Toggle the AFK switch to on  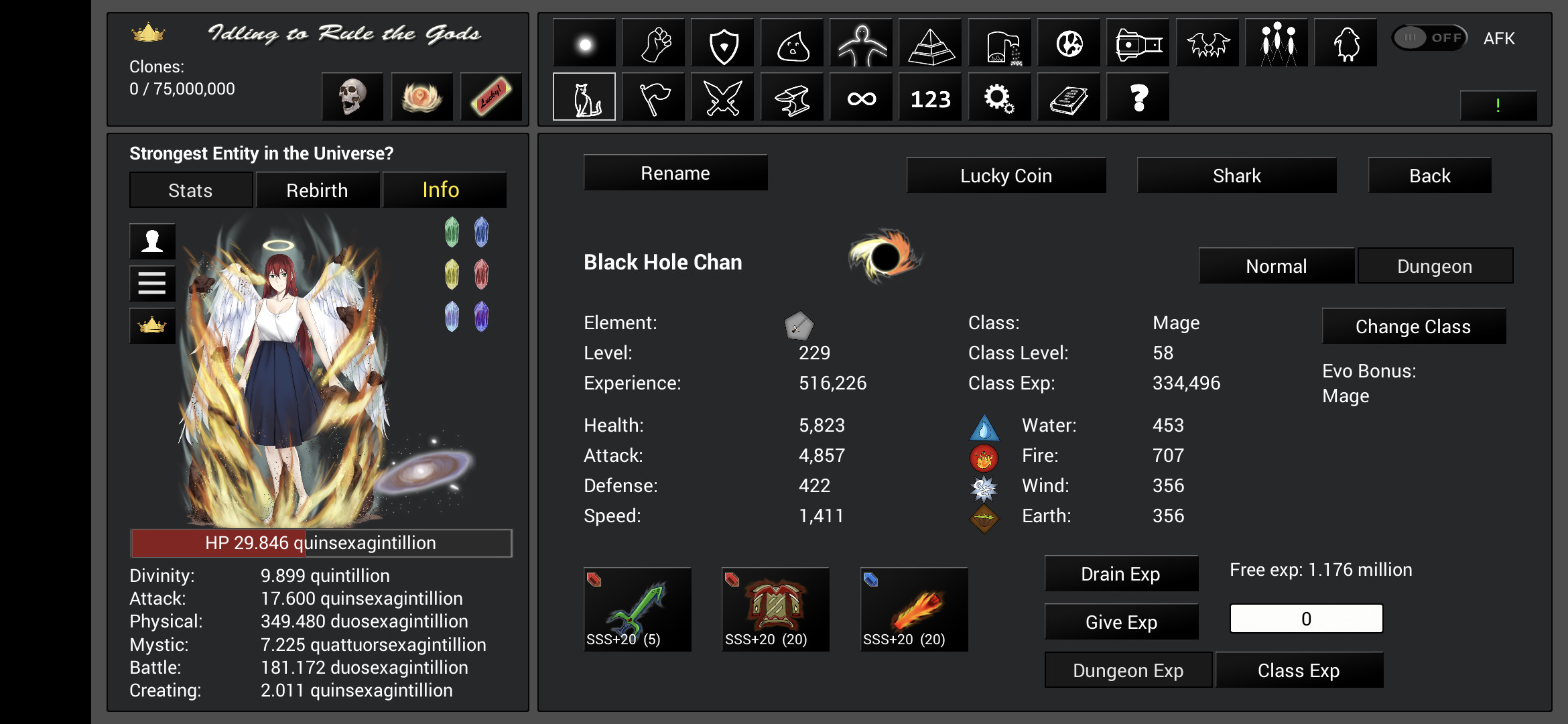pyautogui.click(x=1428, y=38)
